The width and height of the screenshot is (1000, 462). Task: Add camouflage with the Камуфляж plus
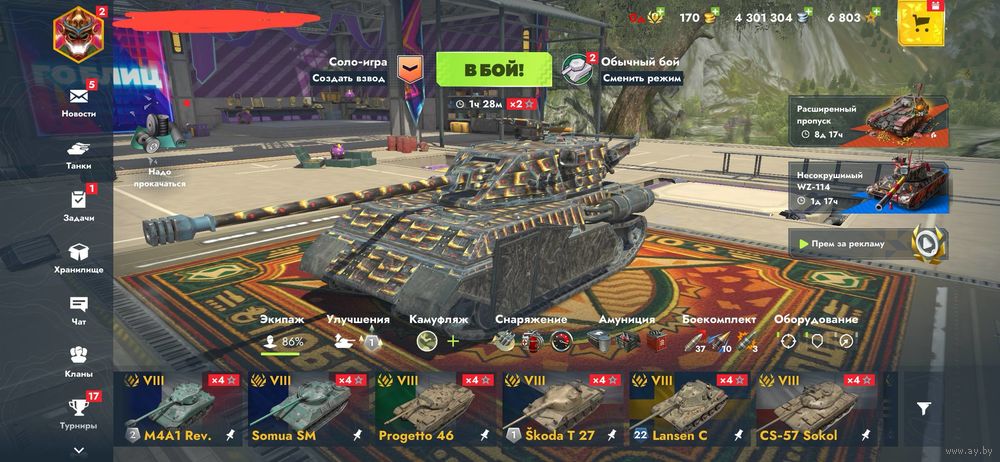(453, 341)
